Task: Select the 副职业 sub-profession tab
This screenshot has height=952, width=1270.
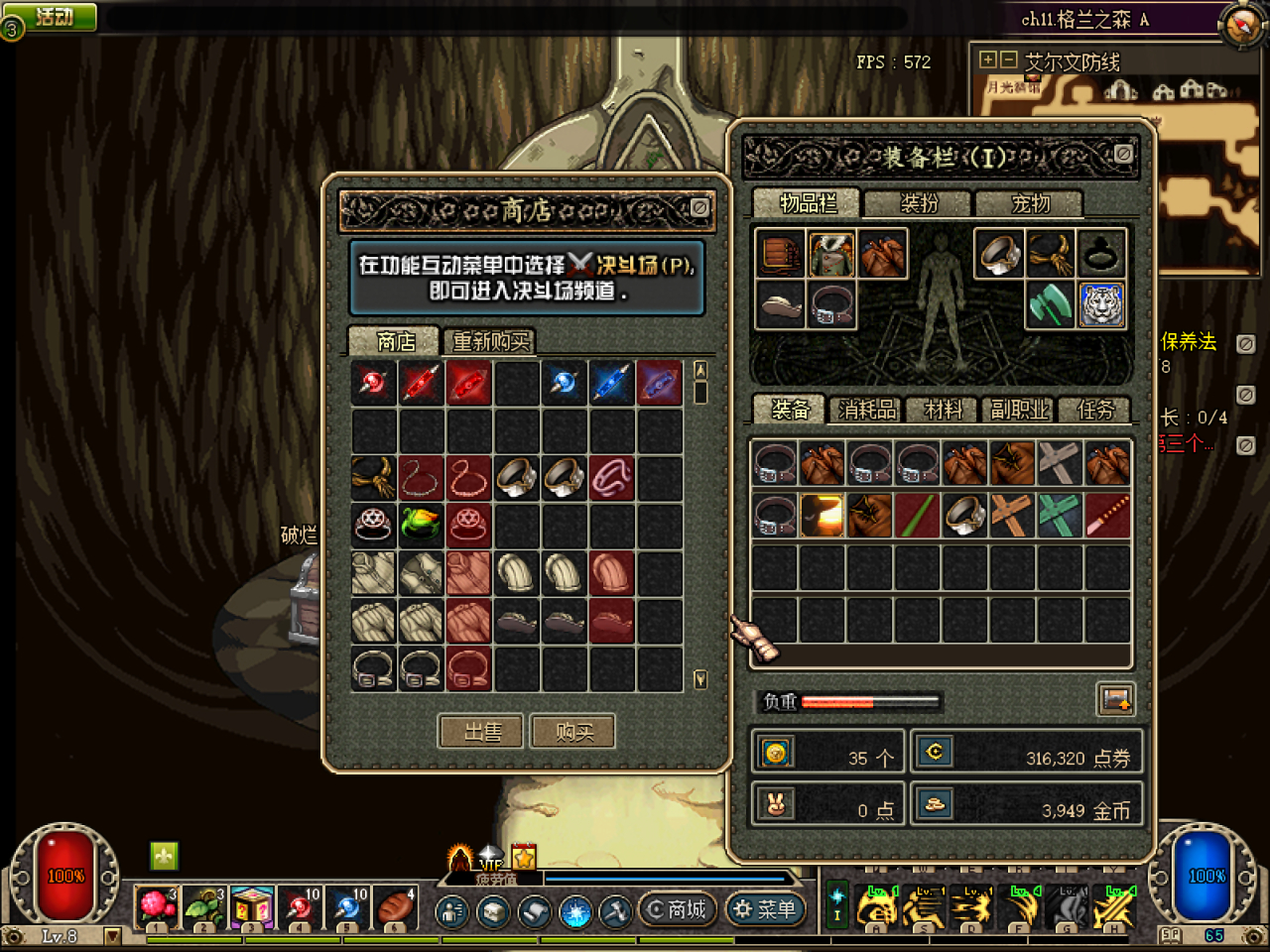Action: [x=1019, y=410]
